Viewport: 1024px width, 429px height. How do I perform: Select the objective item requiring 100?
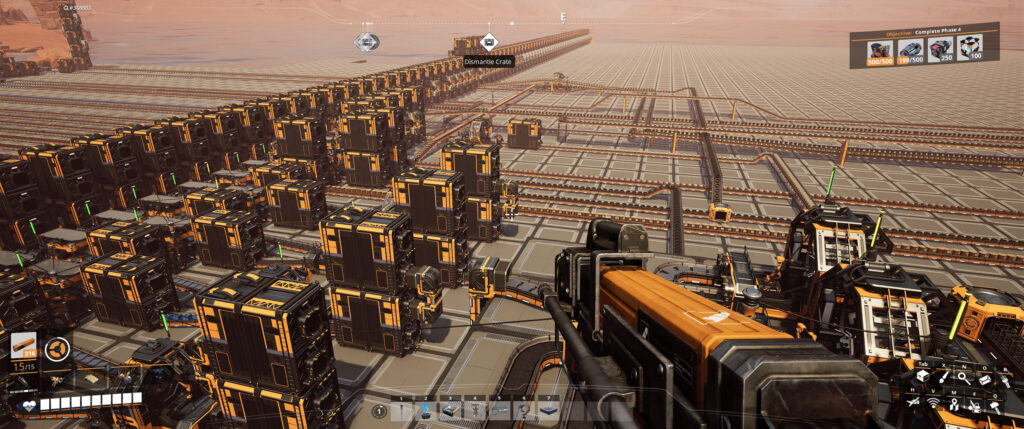pos(969,50)
